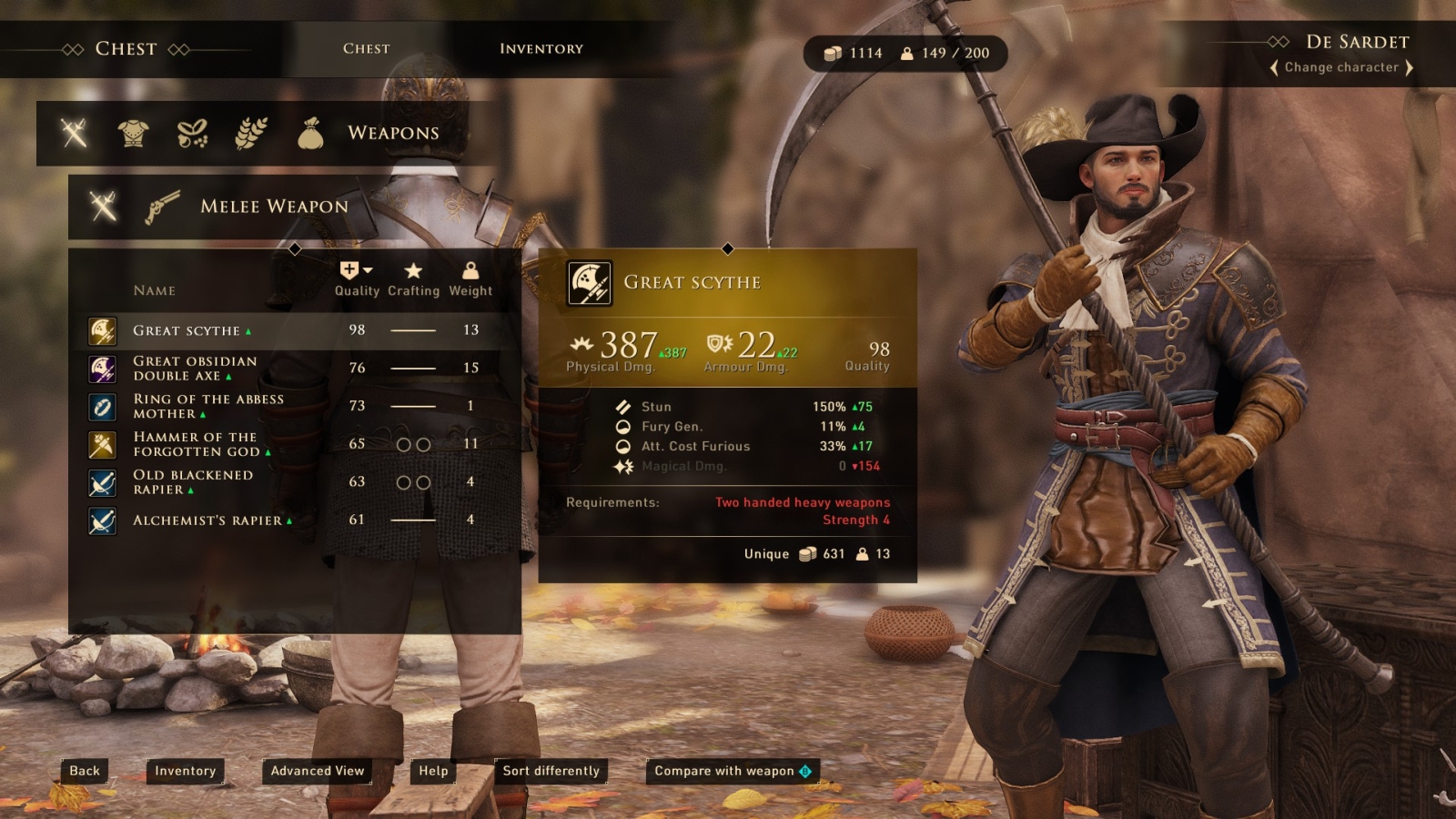Sort the list by Quality column
The width and height of the screenshot is (1456, 819).
pos(357,279)
